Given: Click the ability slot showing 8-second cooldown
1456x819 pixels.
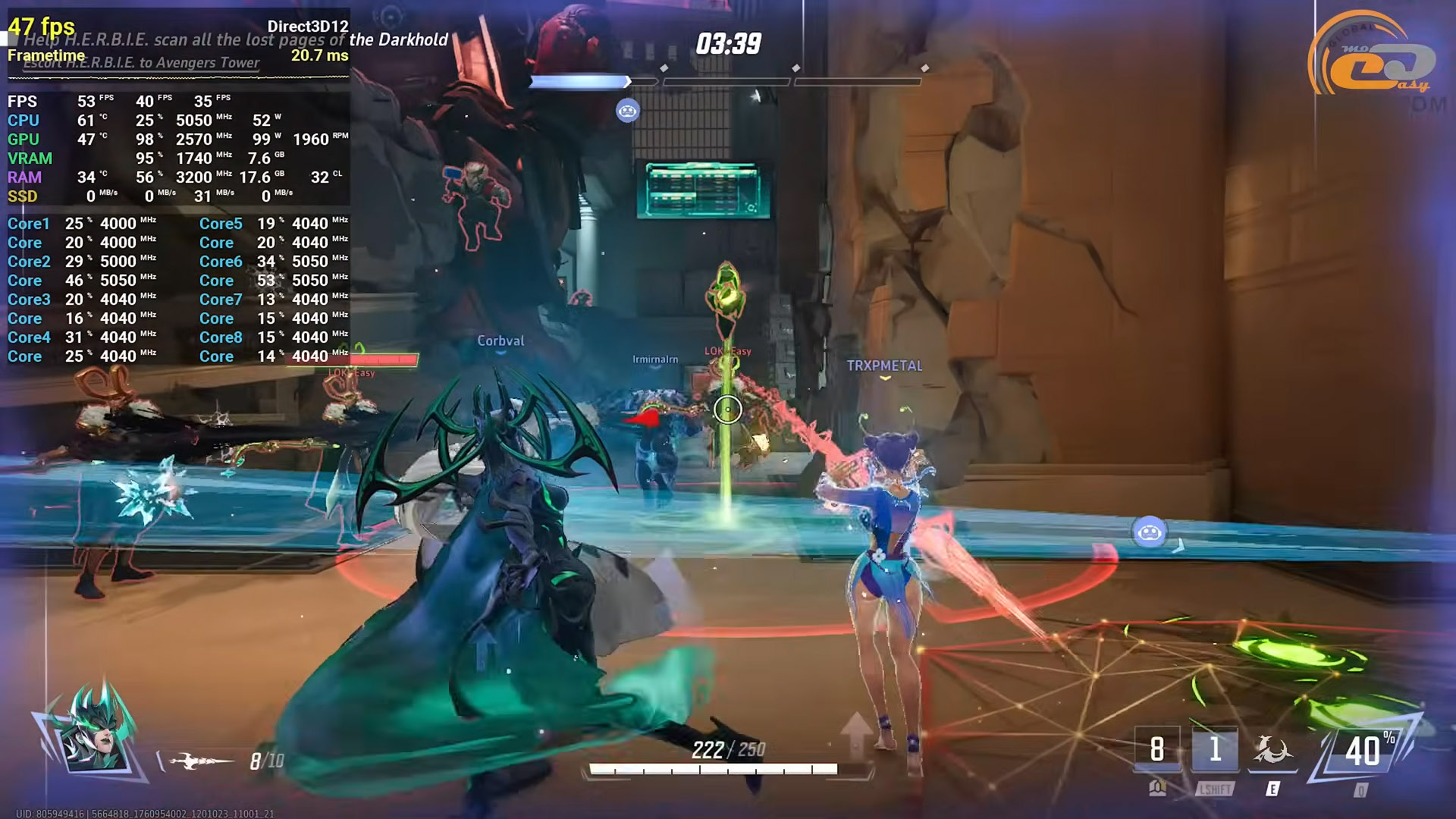Looking at the screenshot, I should click(x=1157, y=751).
